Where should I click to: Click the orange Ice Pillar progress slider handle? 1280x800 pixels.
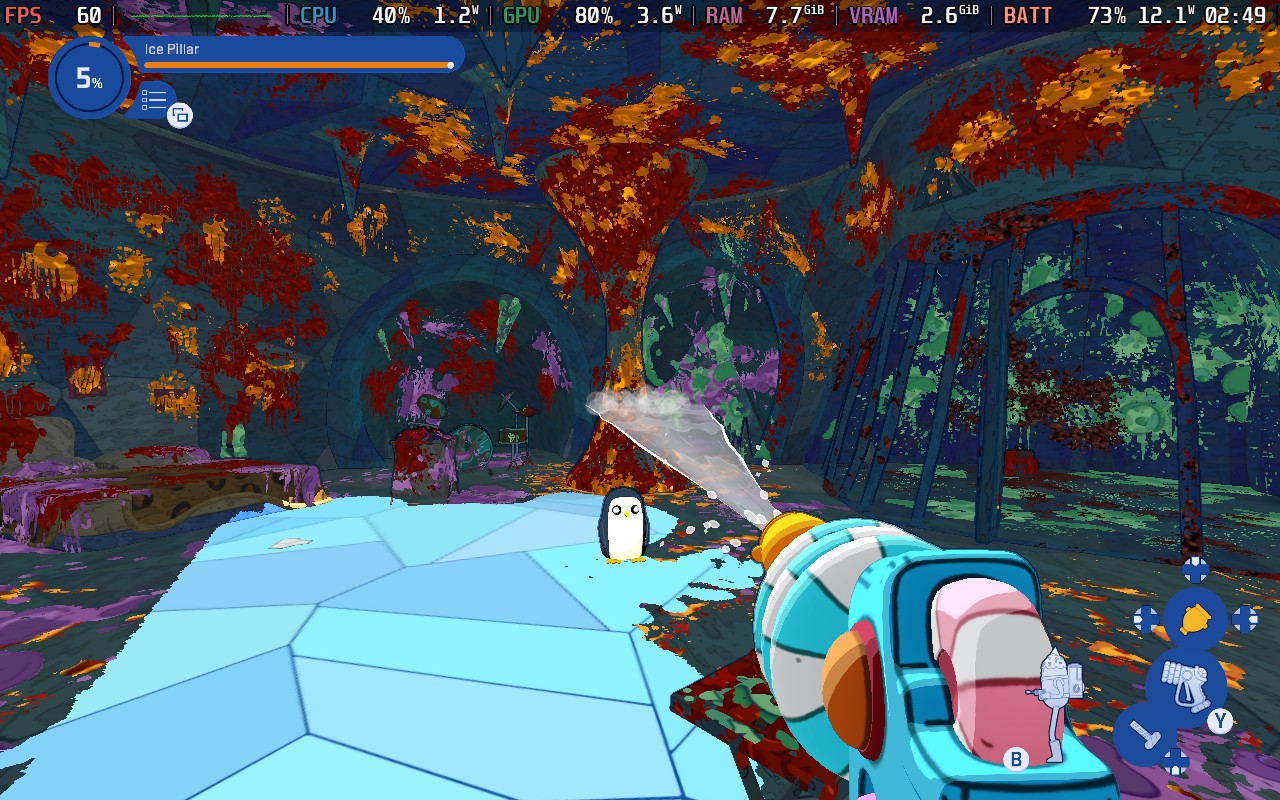(x=450, y=65)
